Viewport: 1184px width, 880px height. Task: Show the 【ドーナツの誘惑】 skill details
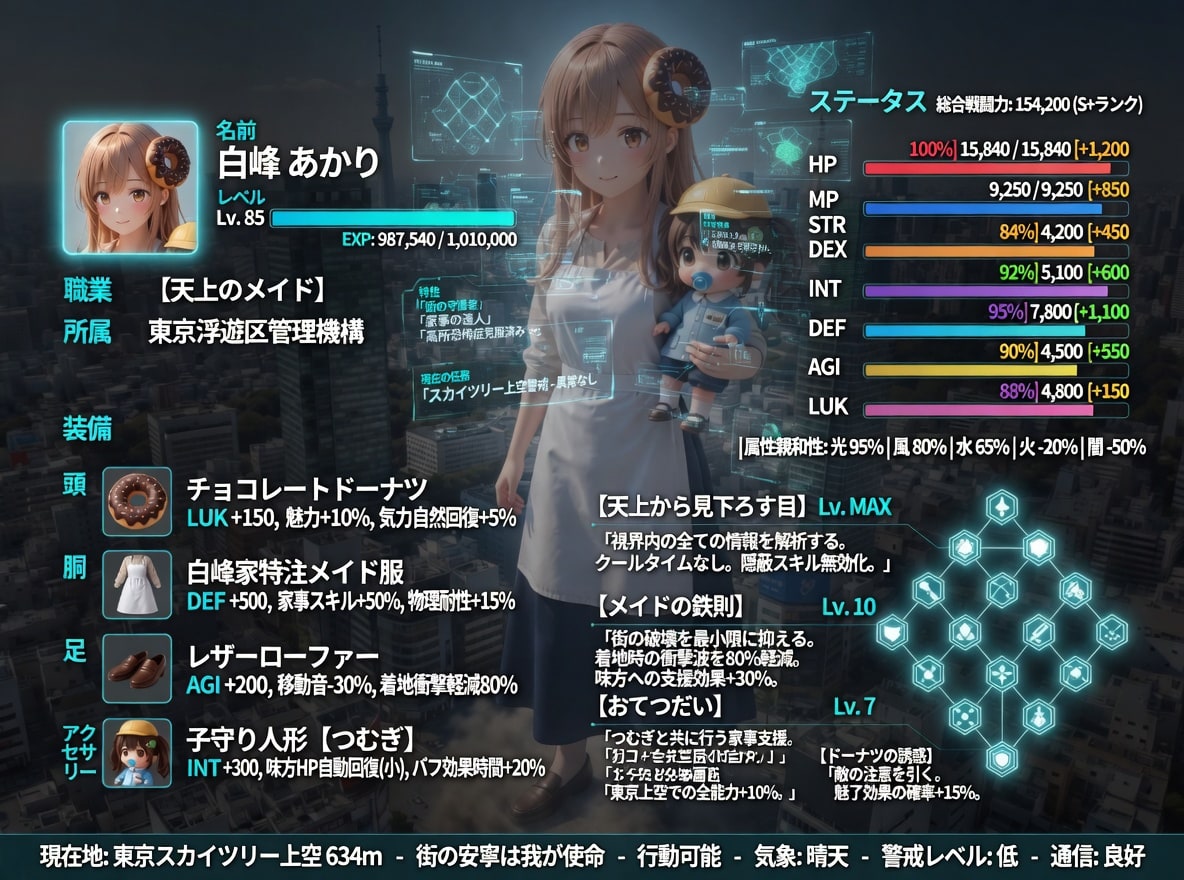[x=876, y=755]
